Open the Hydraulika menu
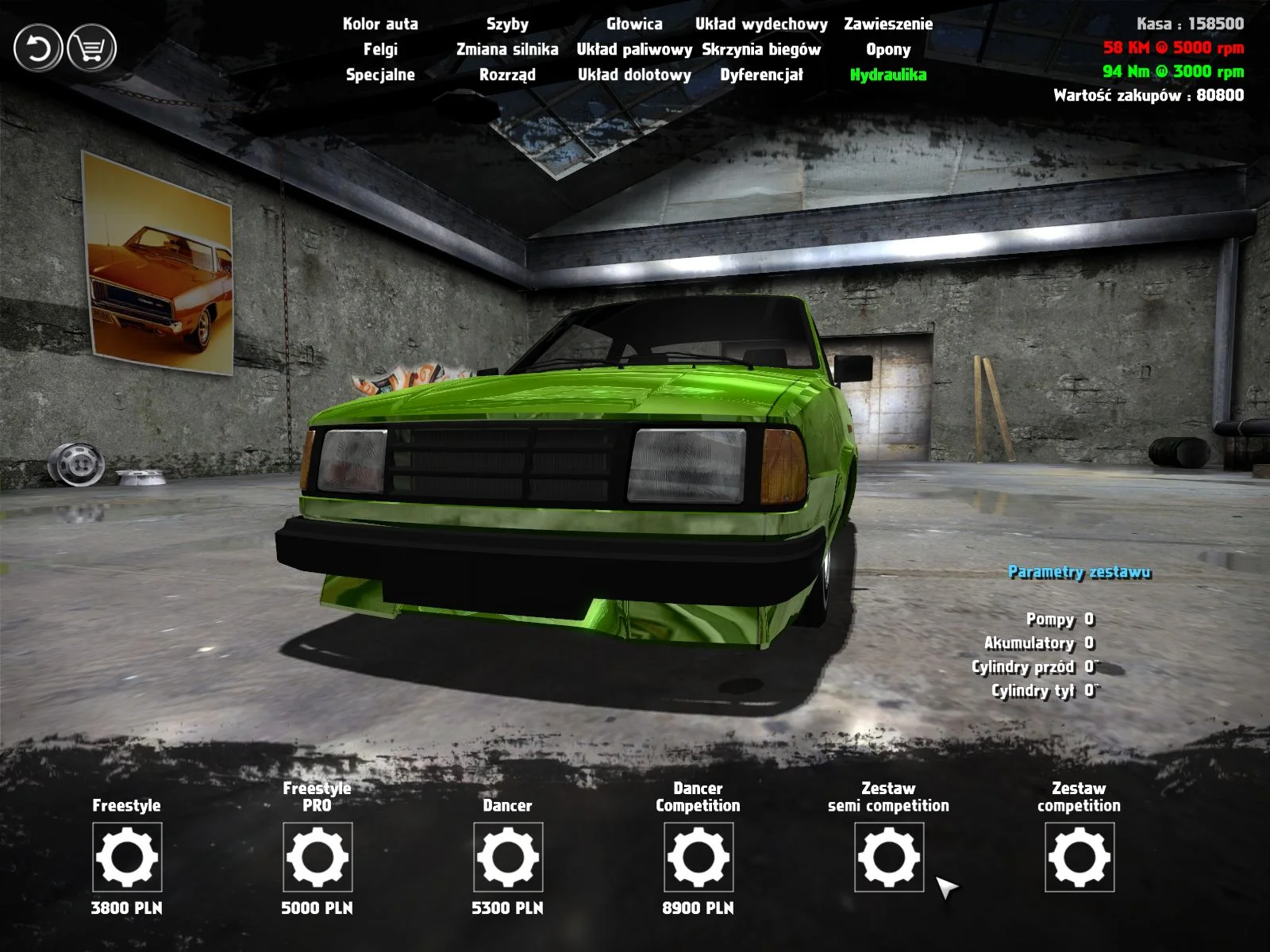 [x=888, y=75]
